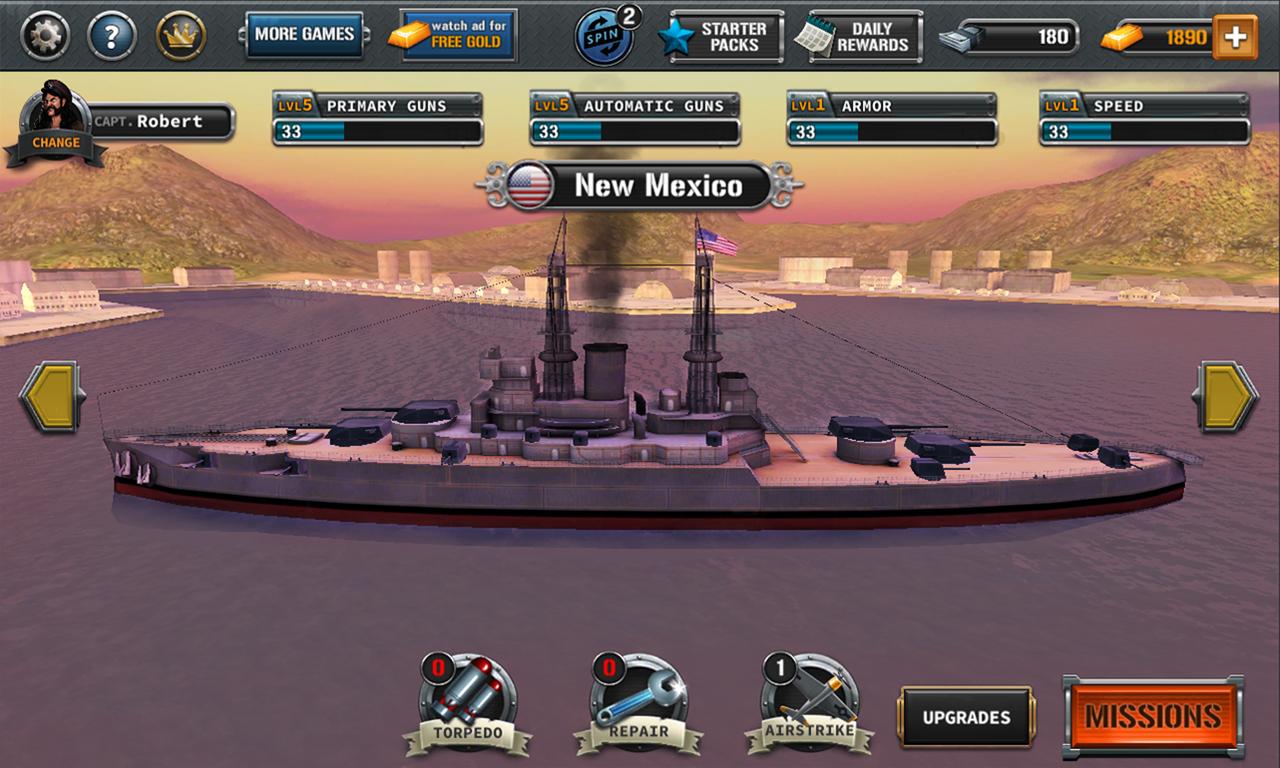The width and height of the screenshot is (1280, 768).
Task: Select the Torpedo consumable icon
Action: (x=470, y=700)
